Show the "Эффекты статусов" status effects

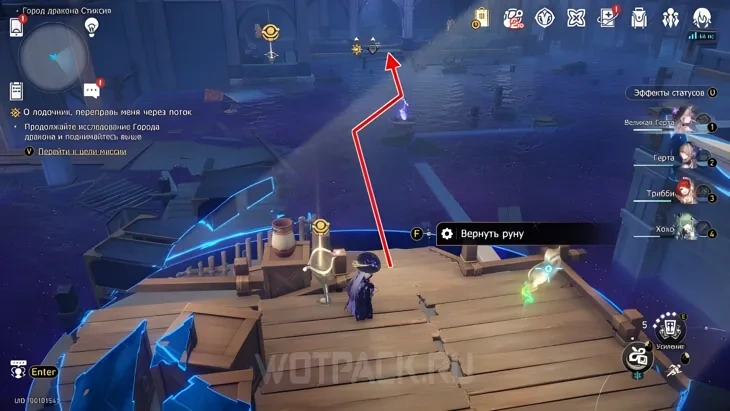[670, 93]
